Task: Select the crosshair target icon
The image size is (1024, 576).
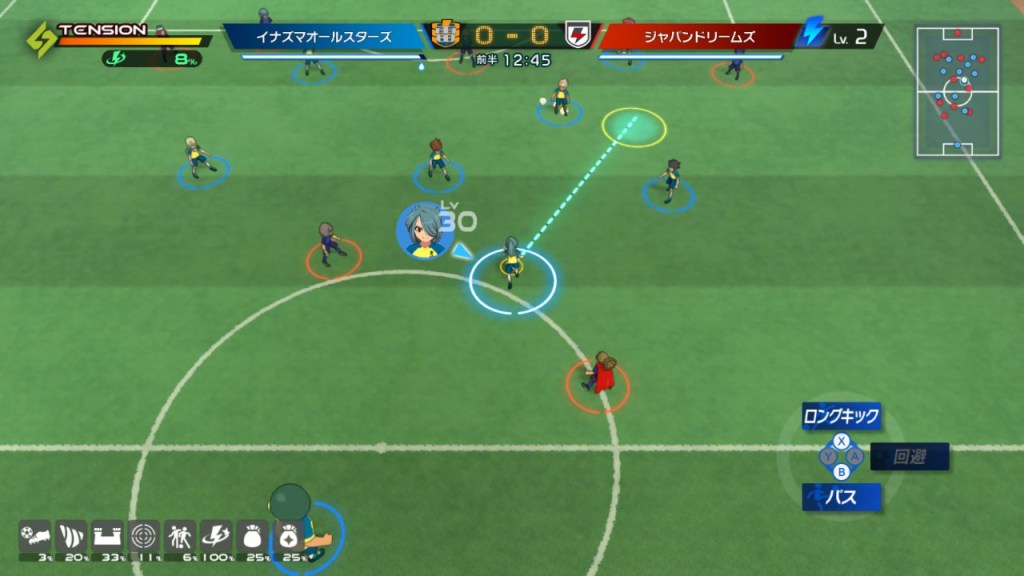Action: [145, 536]
